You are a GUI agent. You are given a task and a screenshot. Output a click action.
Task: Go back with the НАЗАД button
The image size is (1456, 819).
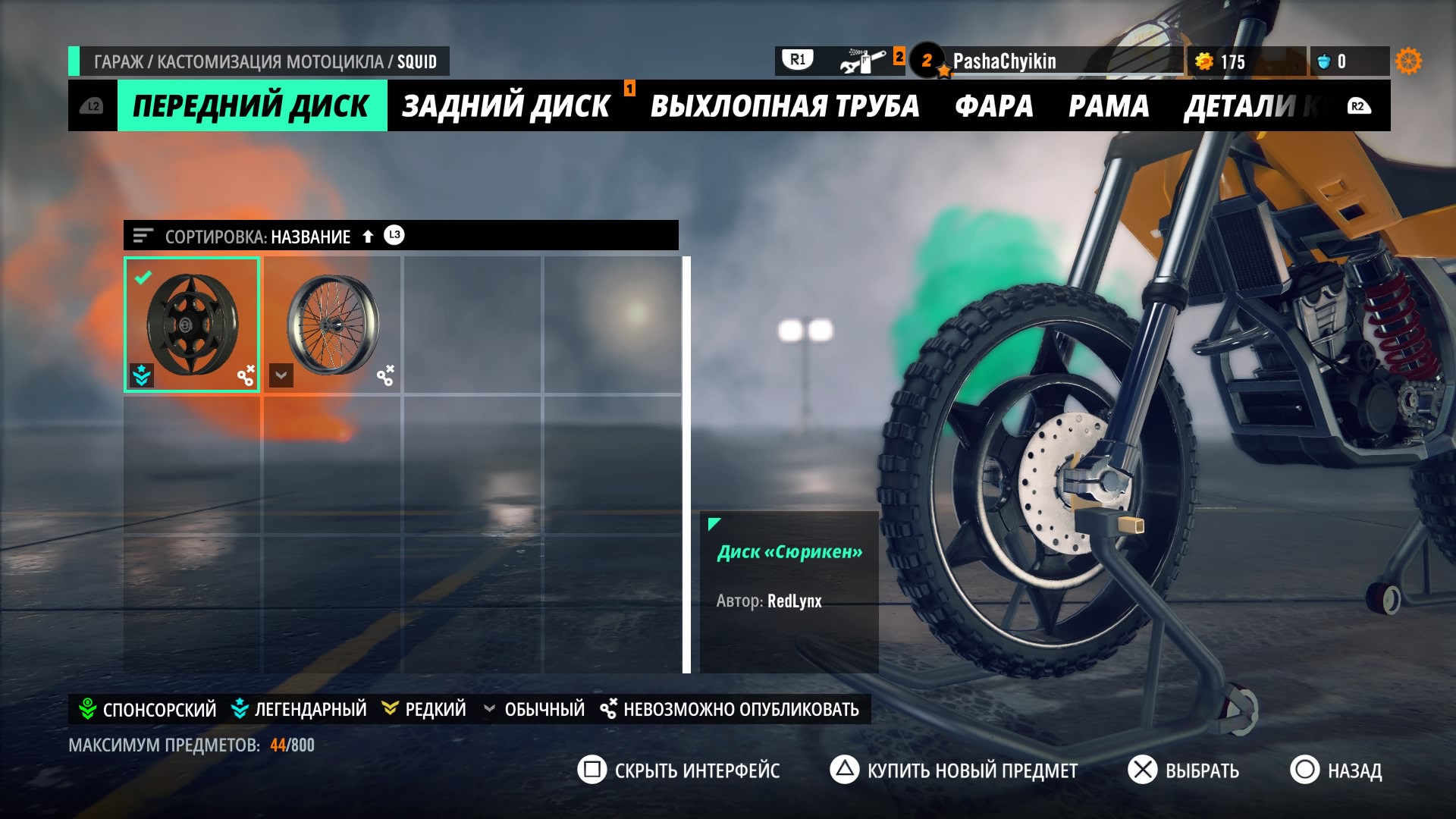pos(1336,770)
